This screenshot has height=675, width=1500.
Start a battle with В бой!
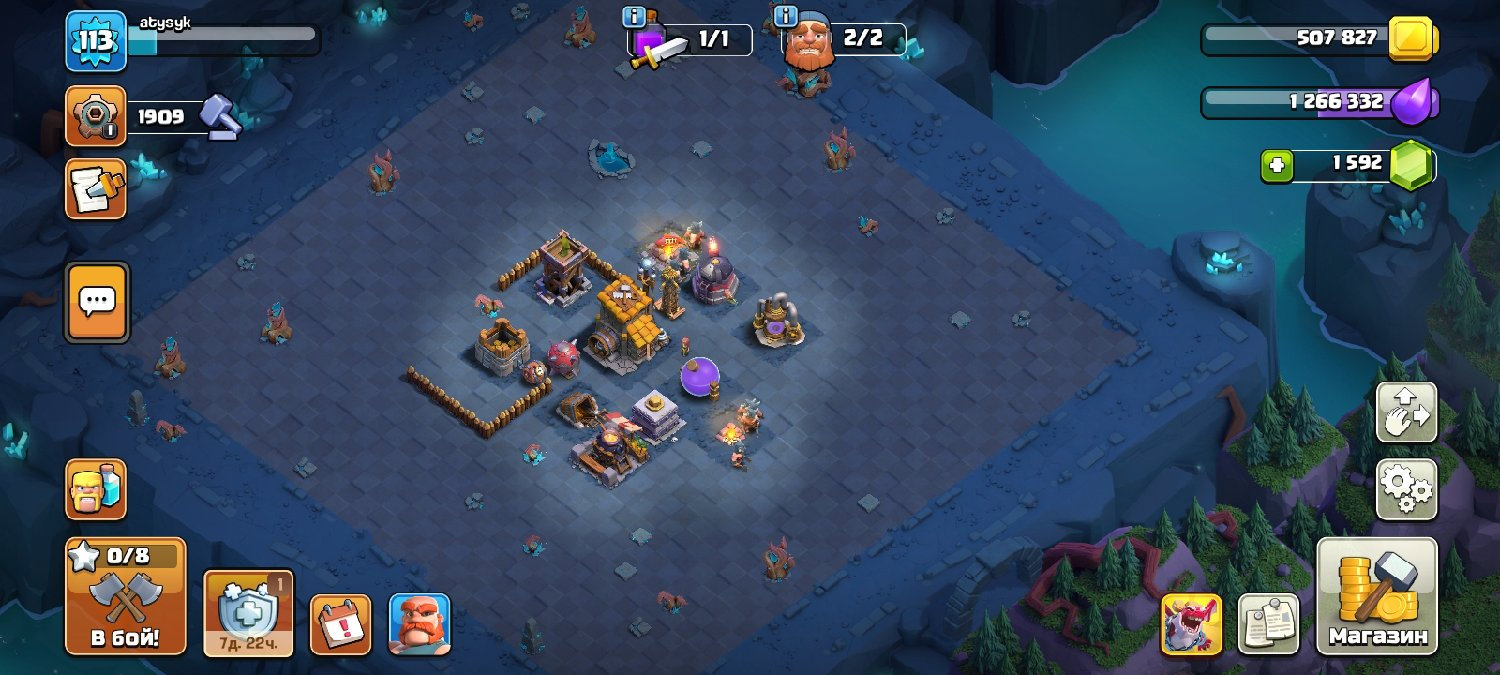point(126,596)
